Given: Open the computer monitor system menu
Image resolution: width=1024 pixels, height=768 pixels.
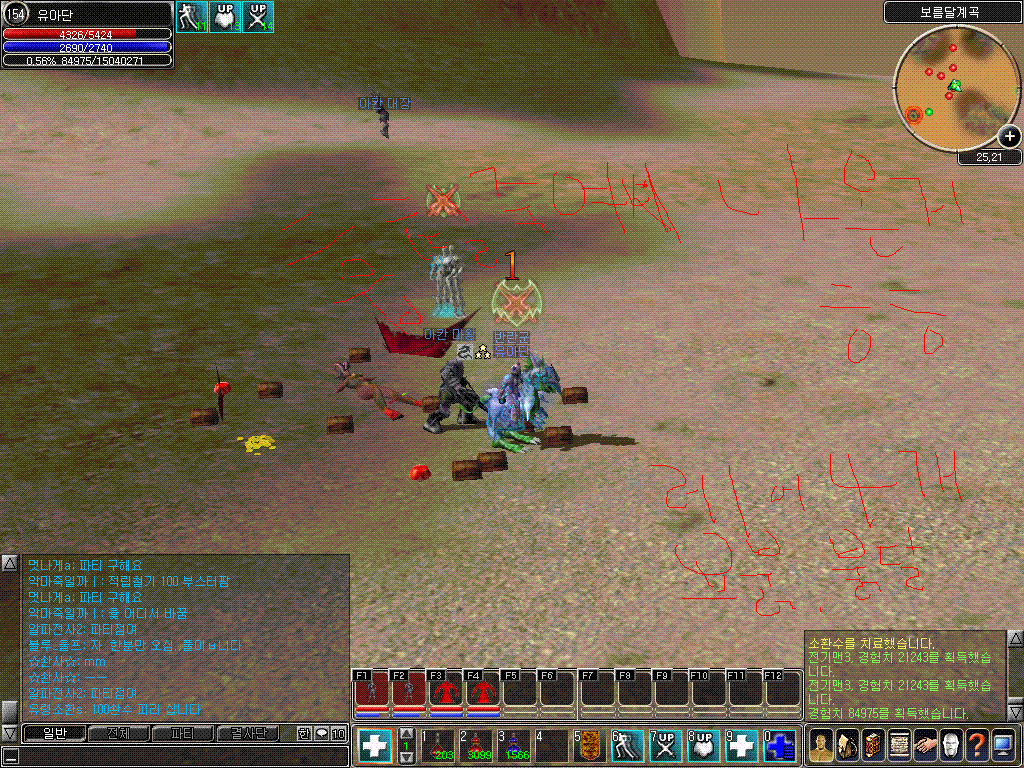Looking at the screenshot, I should (x=1002, y=746).
